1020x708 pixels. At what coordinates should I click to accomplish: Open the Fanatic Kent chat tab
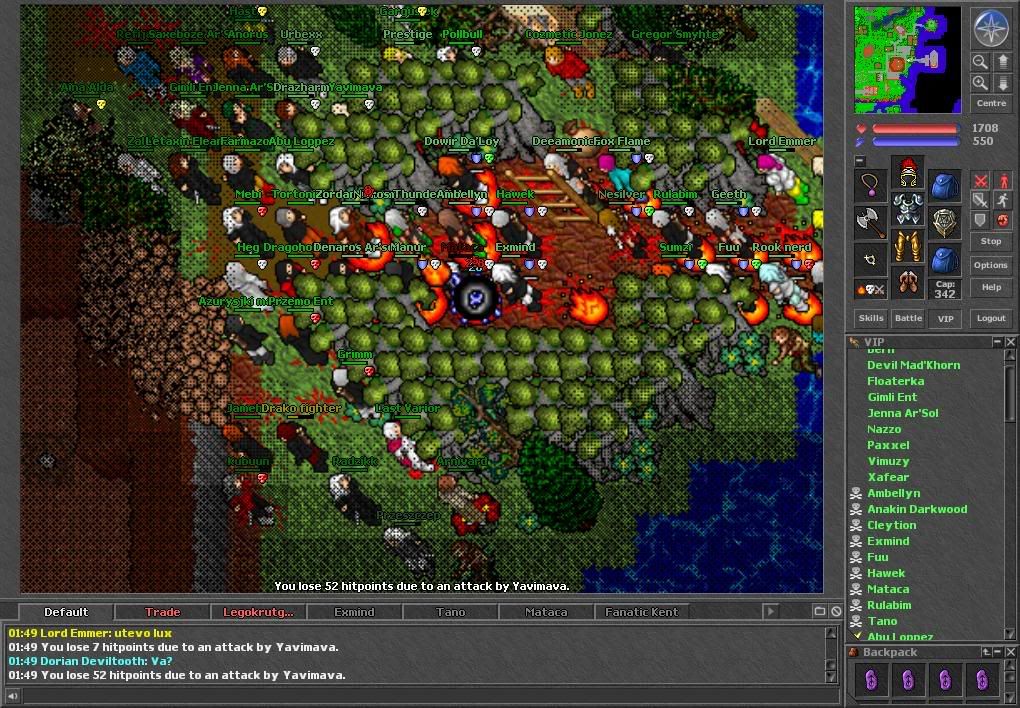[x=641, y=612]
